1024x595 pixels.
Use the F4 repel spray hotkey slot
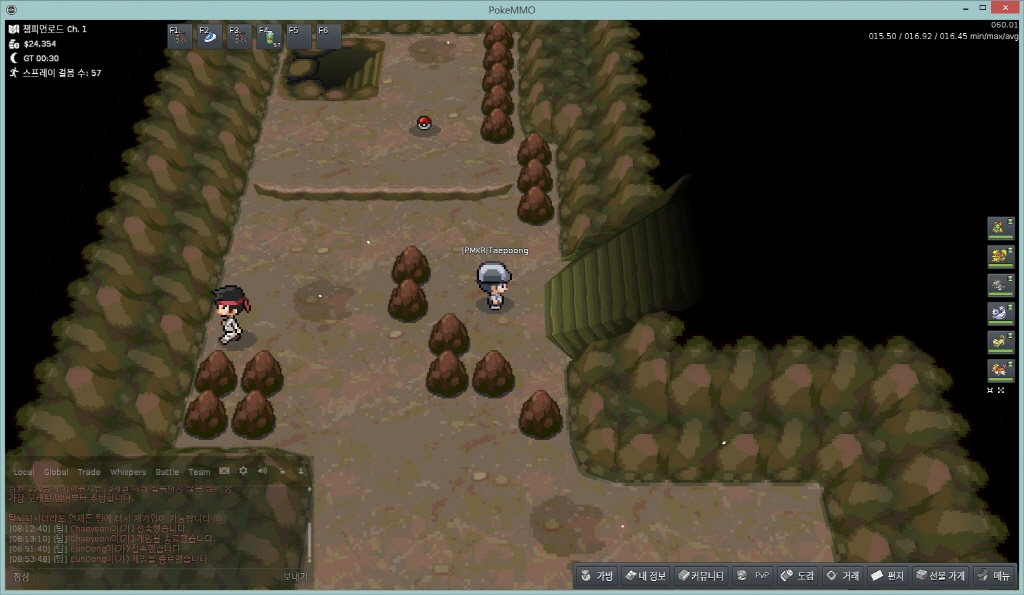tap(271, 38)
